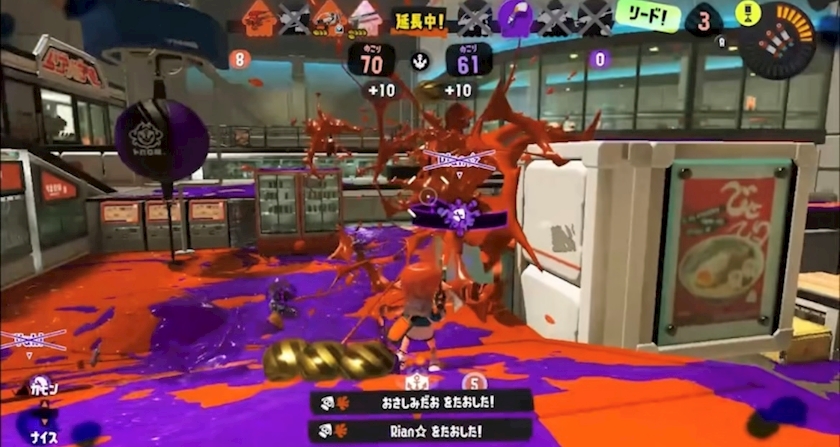840x447 pixels.
Task: Click the Rainmaker anchor objective icon
Action: [420, 61]
